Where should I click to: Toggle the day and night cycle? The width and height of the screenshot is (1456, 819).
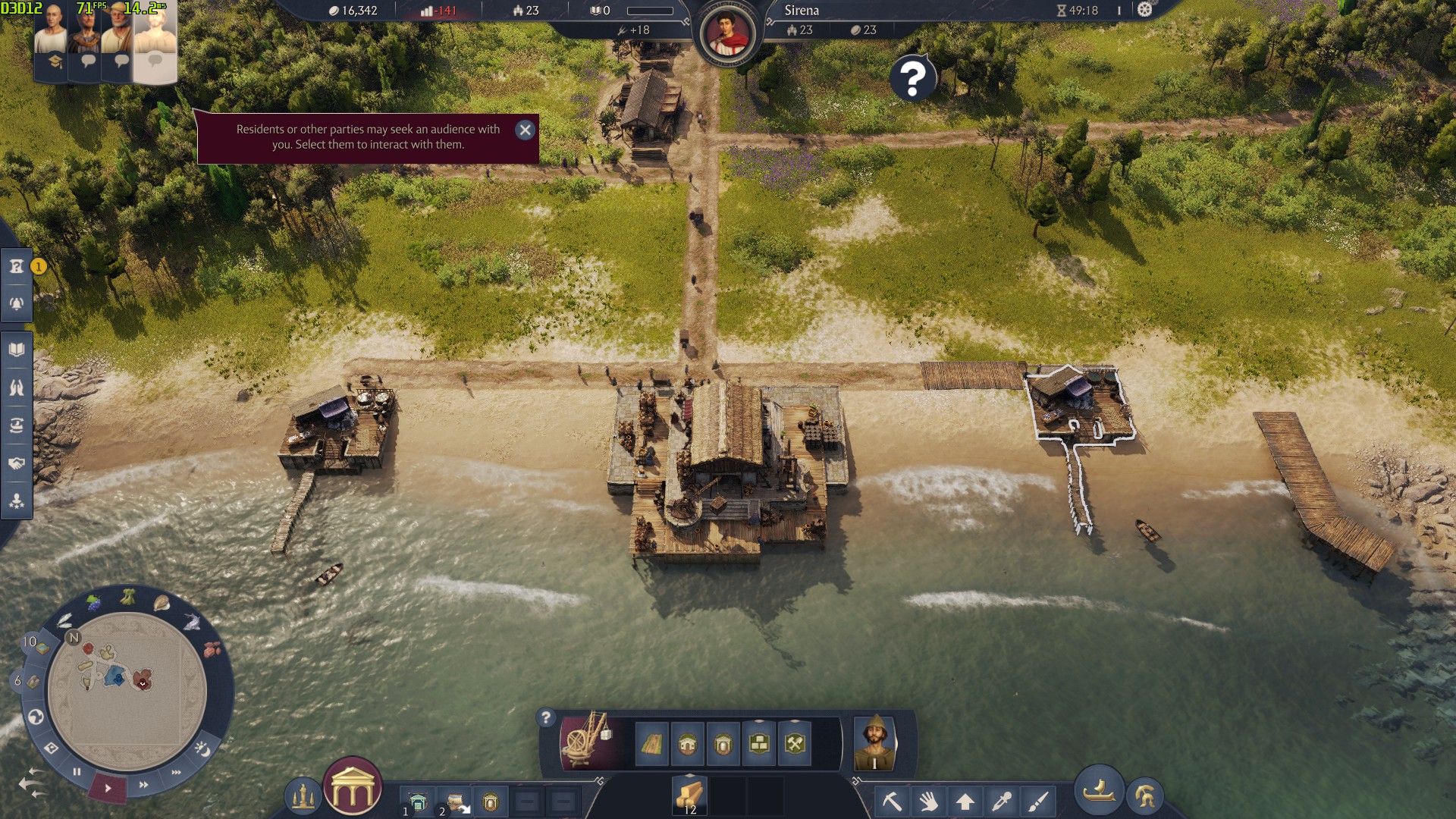coord(202,749)
